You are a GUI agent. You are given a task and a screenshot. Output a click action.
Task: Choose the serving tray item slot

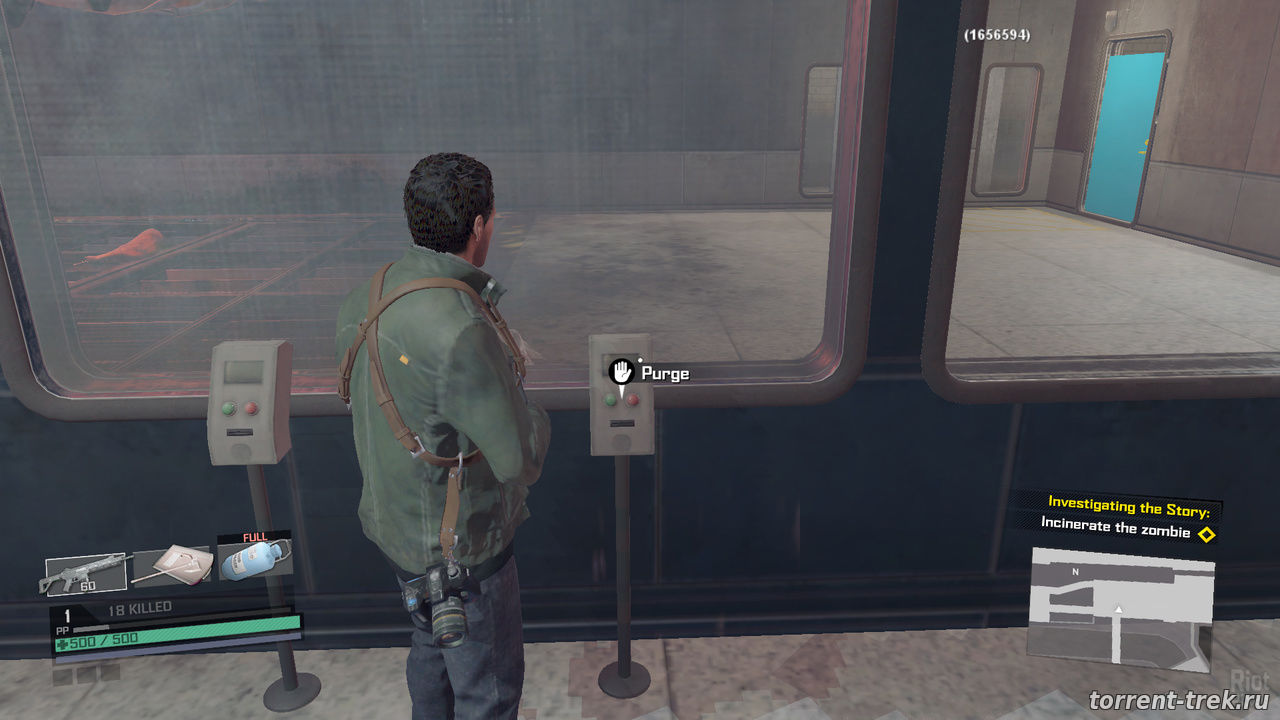tap(172, 565)
